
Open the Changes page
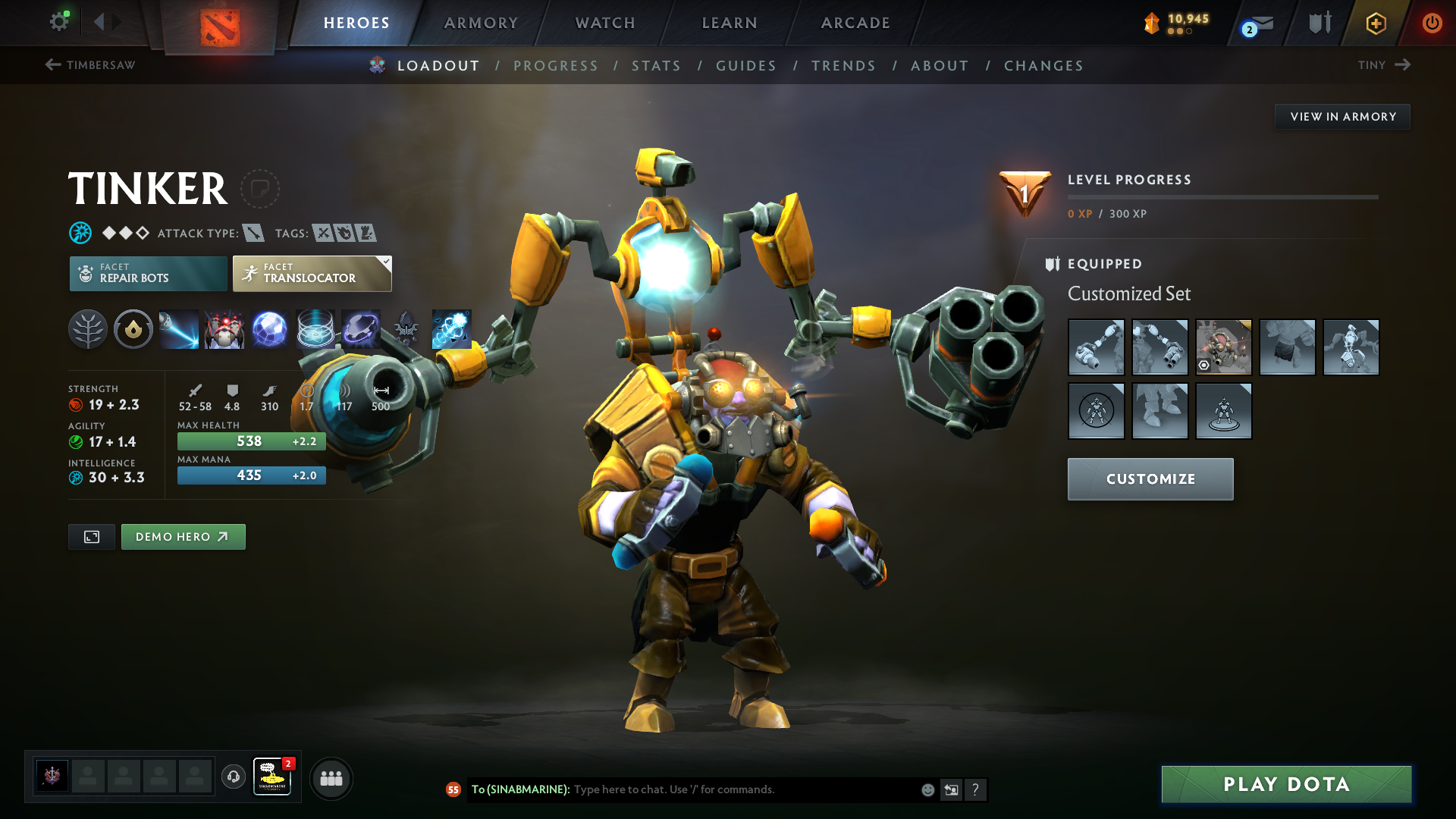click(1043, 66)
